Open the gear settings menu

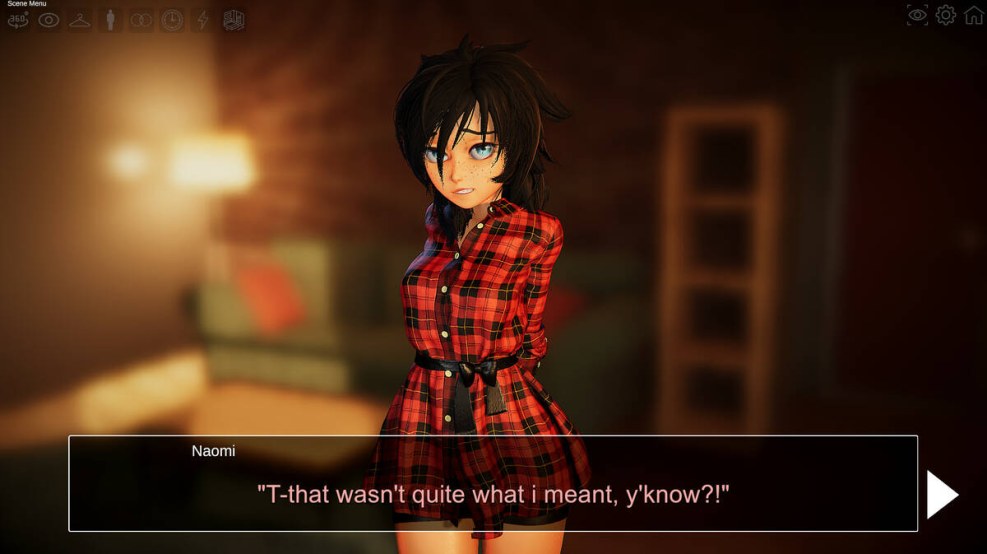pyautogui.click(x=945, y=15)
